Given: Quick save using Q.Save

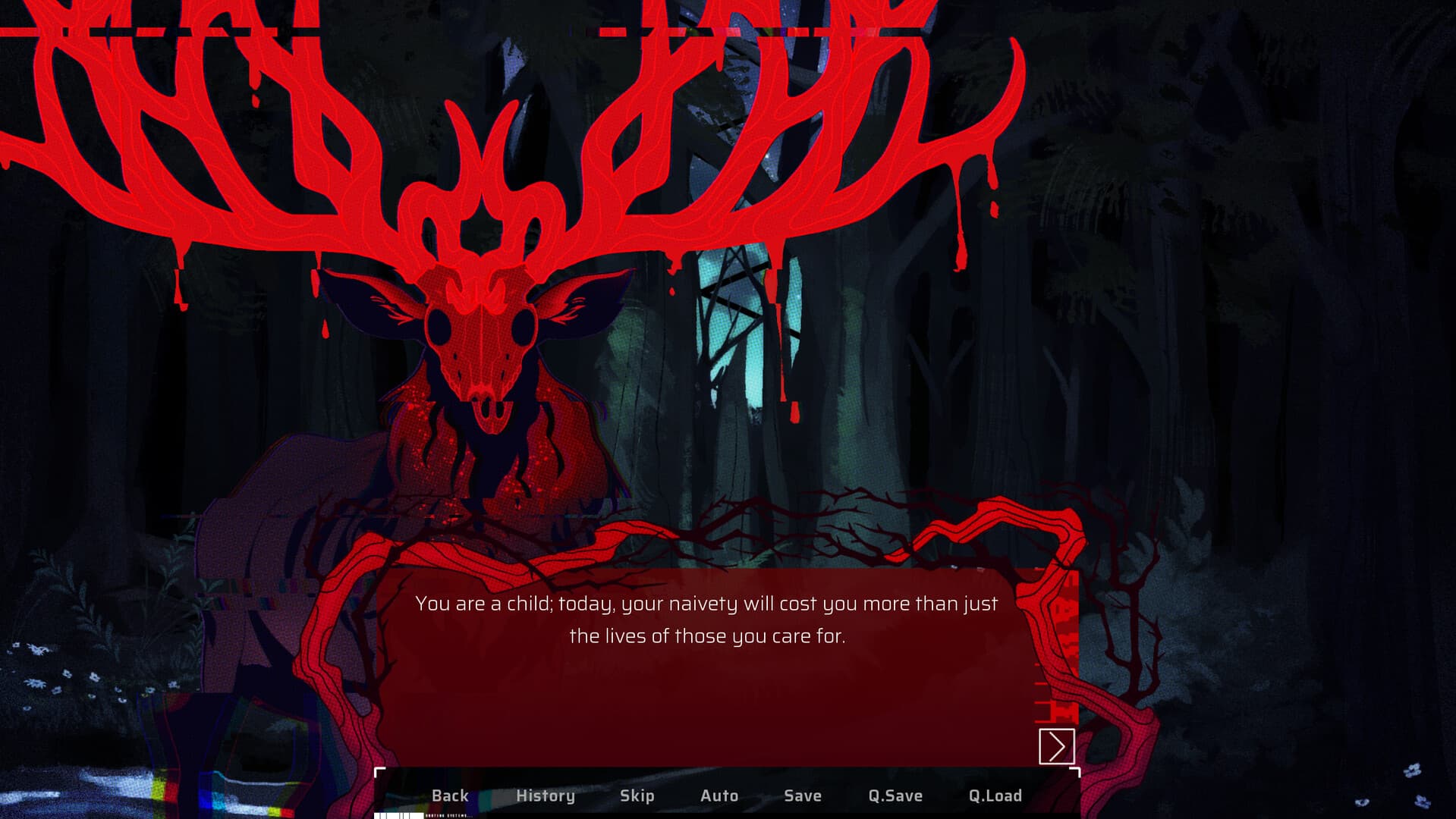Looking at the screenshot, I should (x=895, y=795).
